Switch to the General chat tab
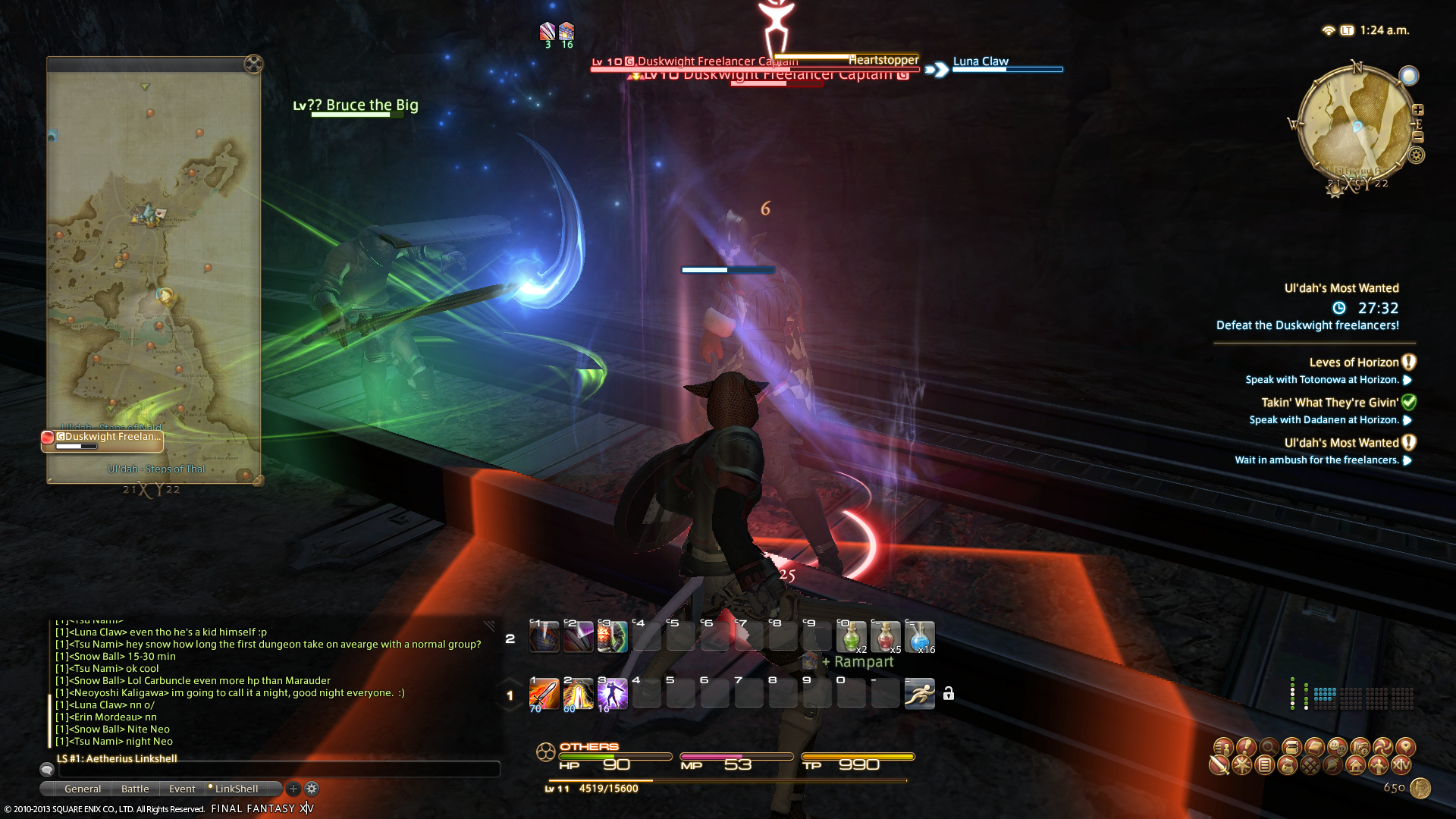 coord(83,789)
